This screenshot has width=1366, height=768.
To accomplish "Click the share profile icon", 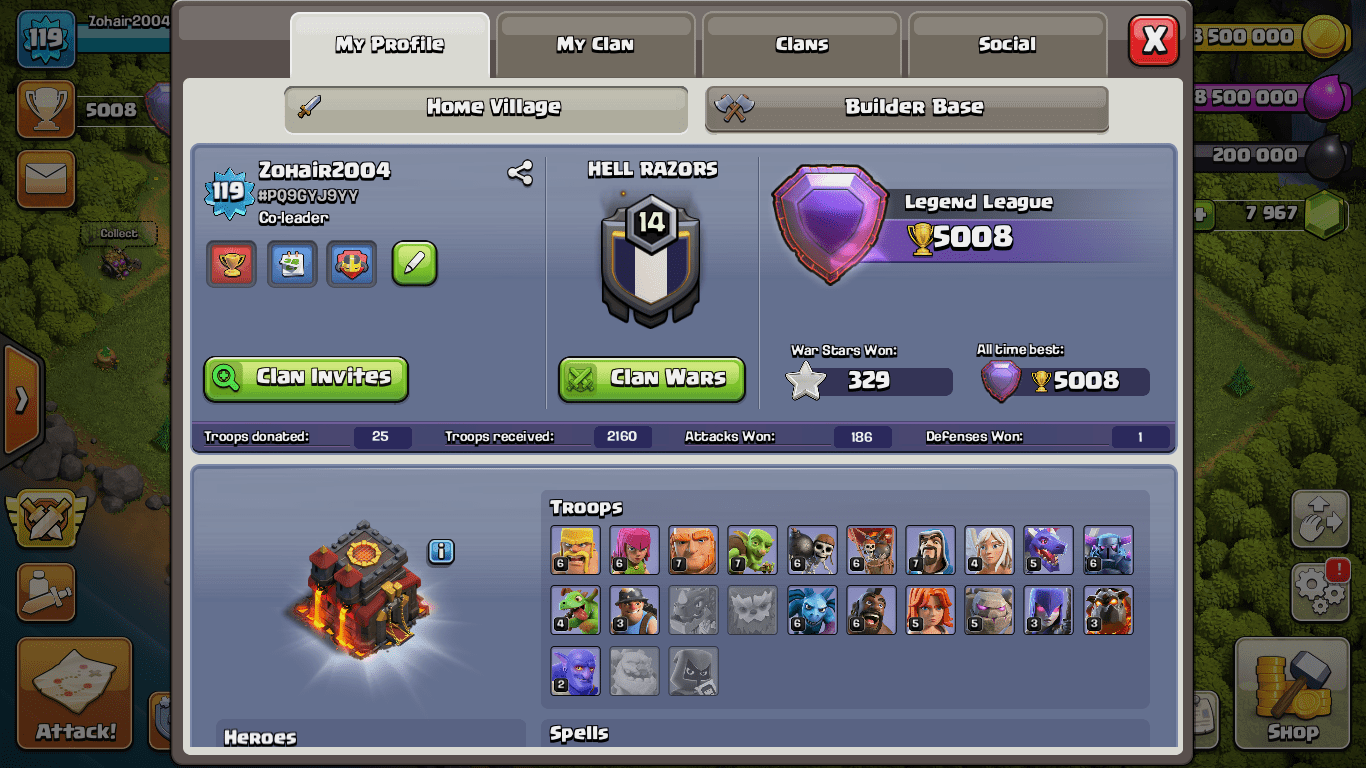I will 520,173.
